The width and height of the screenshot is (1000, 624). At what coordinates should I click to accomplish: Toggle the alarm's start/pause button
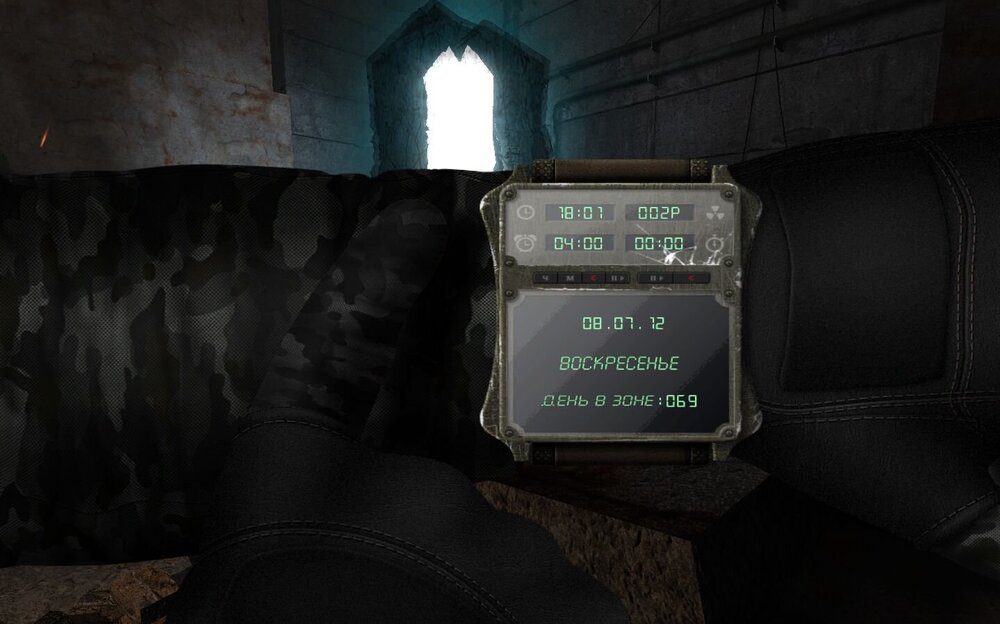615,277
